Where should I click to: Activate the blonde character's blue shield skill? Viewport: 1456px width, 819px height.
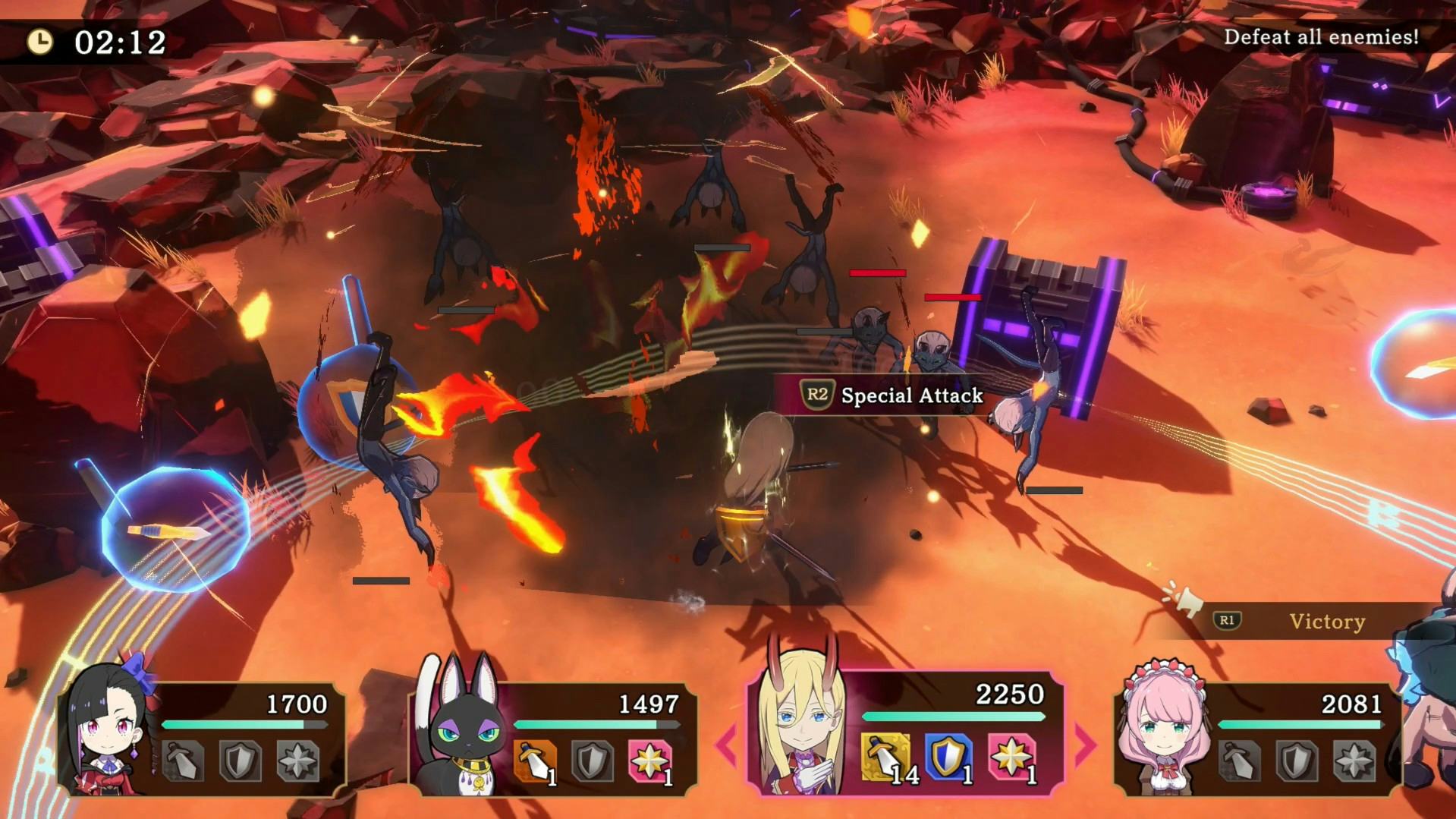(947, 758)
